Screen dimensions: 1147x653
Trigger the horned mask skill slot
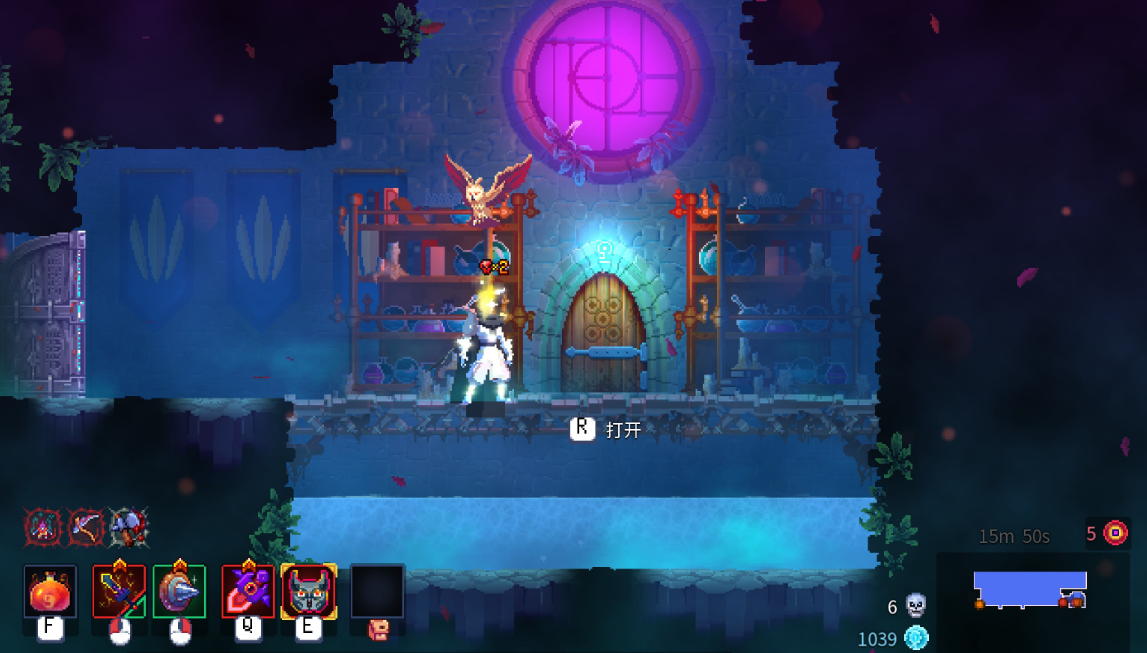click(308, 592)
